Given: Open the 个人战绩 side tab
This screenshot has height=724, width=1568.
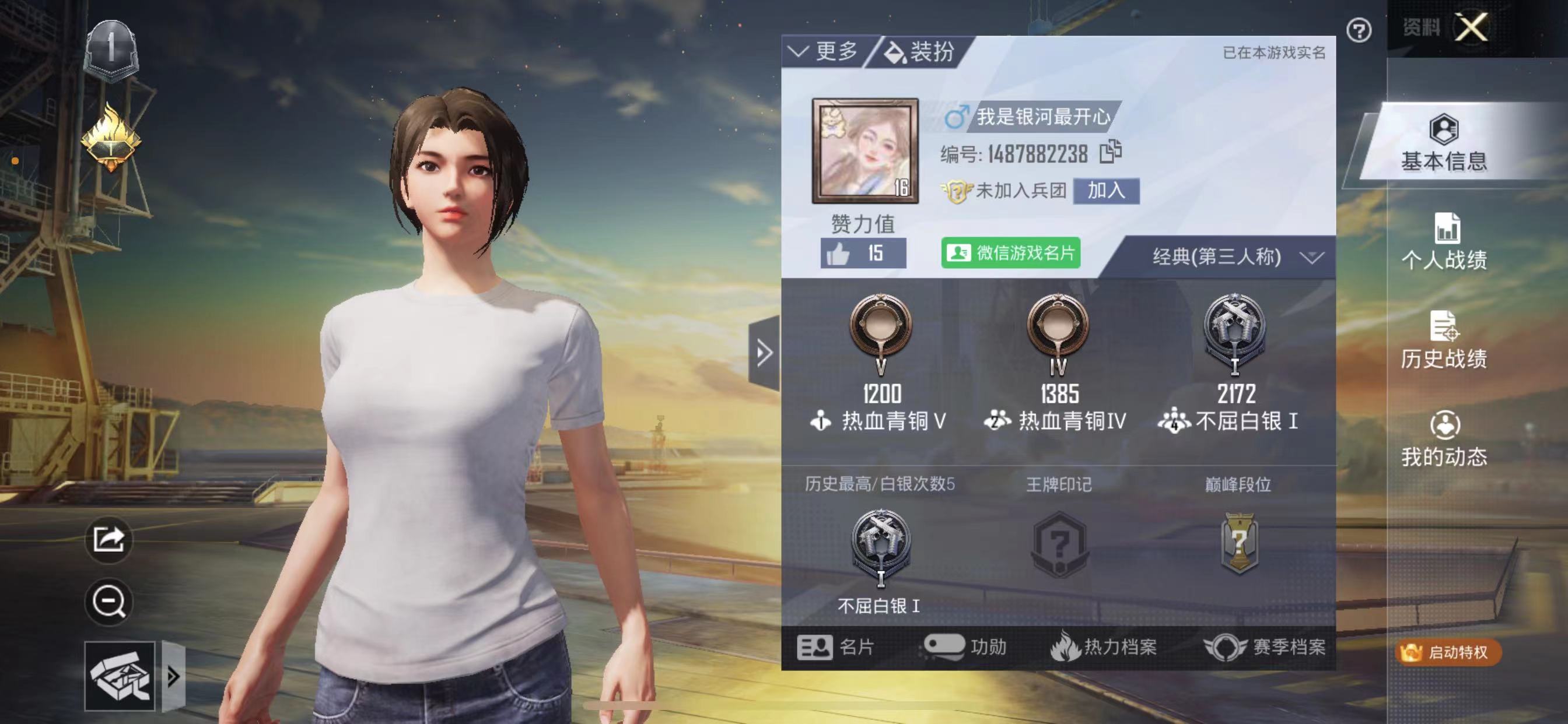Looking at the screenshot, I should tap(1443, 242).
